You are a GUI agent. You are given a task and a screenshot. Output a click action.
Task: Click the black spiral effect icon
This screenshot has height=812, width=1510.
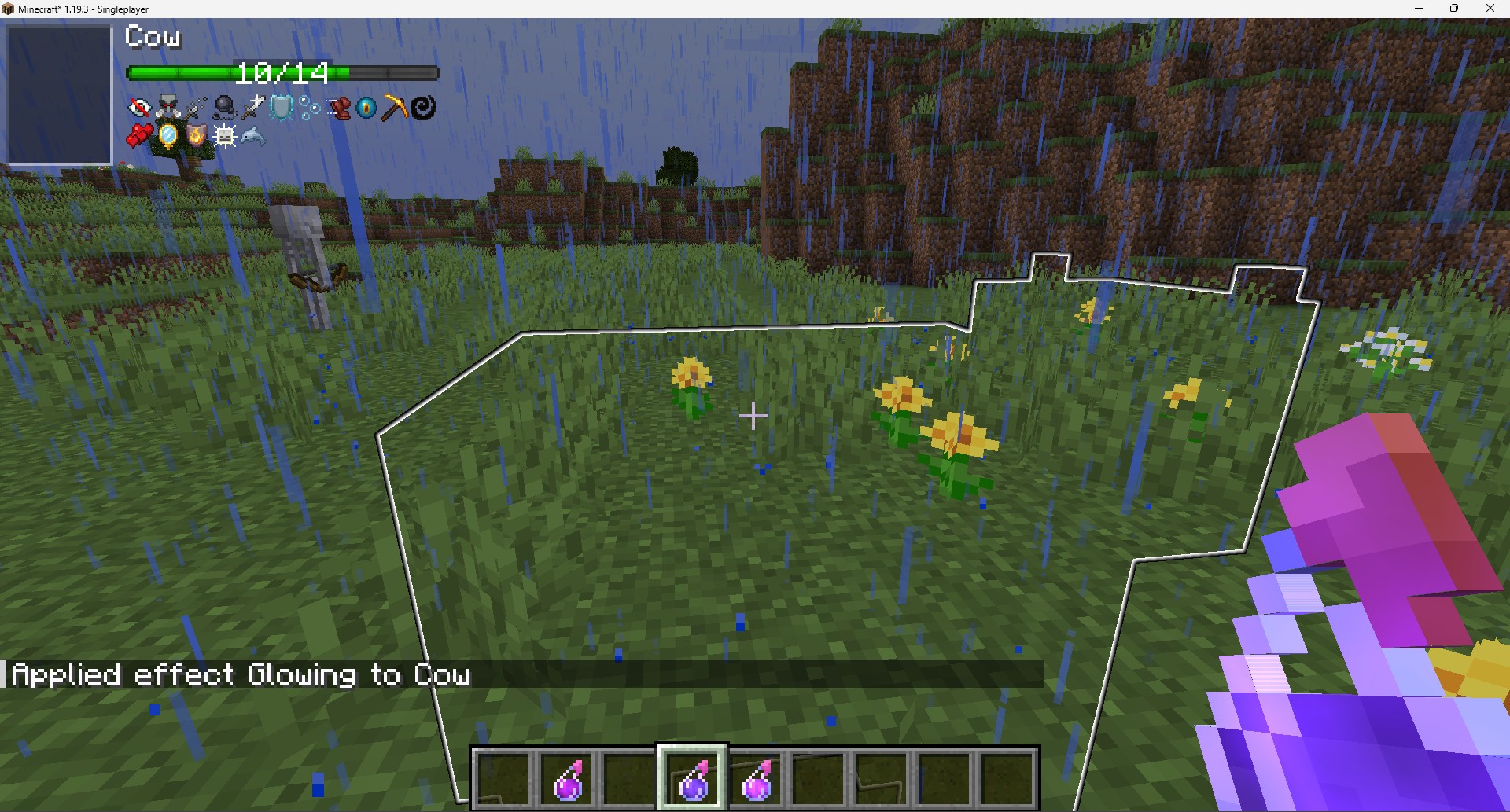(423, 108)
